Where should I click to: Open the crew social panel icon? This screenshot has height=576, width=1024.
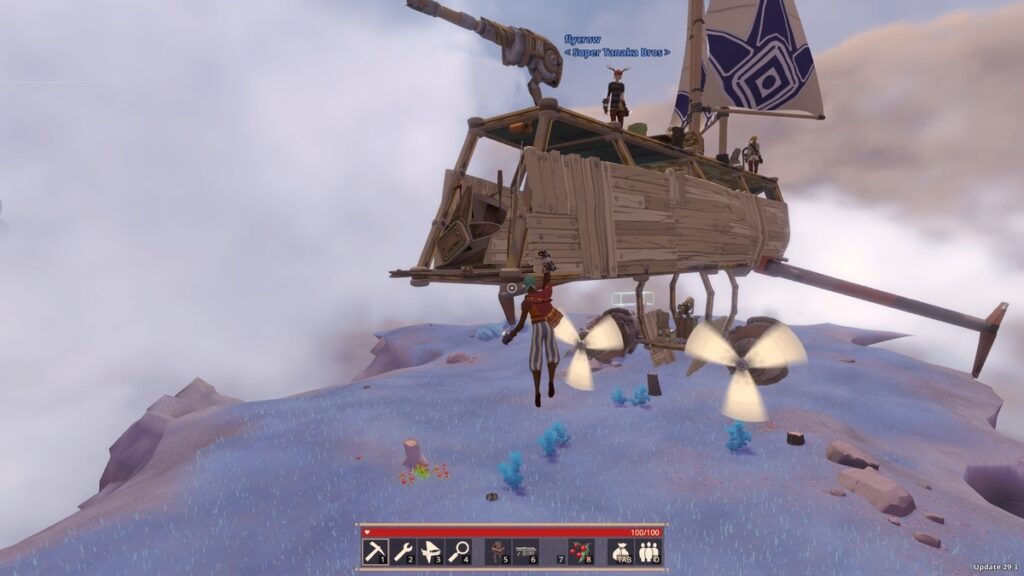648,551
